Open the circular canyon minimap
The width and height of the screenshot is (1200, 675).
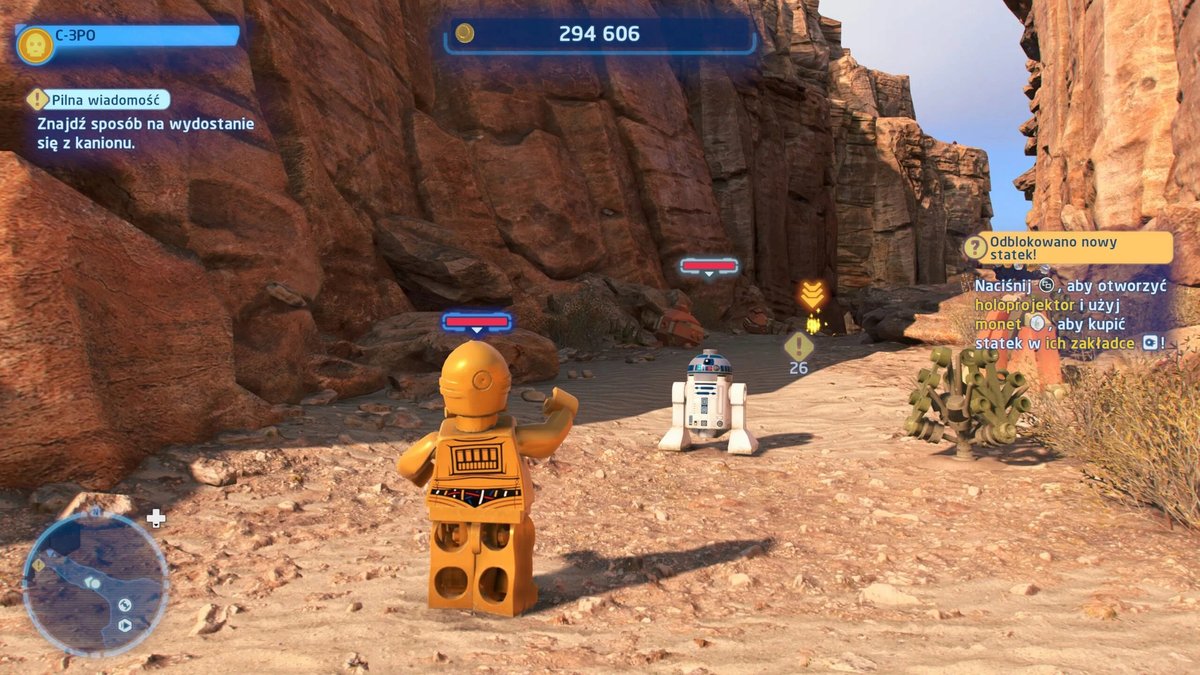(x=95, y=584)
